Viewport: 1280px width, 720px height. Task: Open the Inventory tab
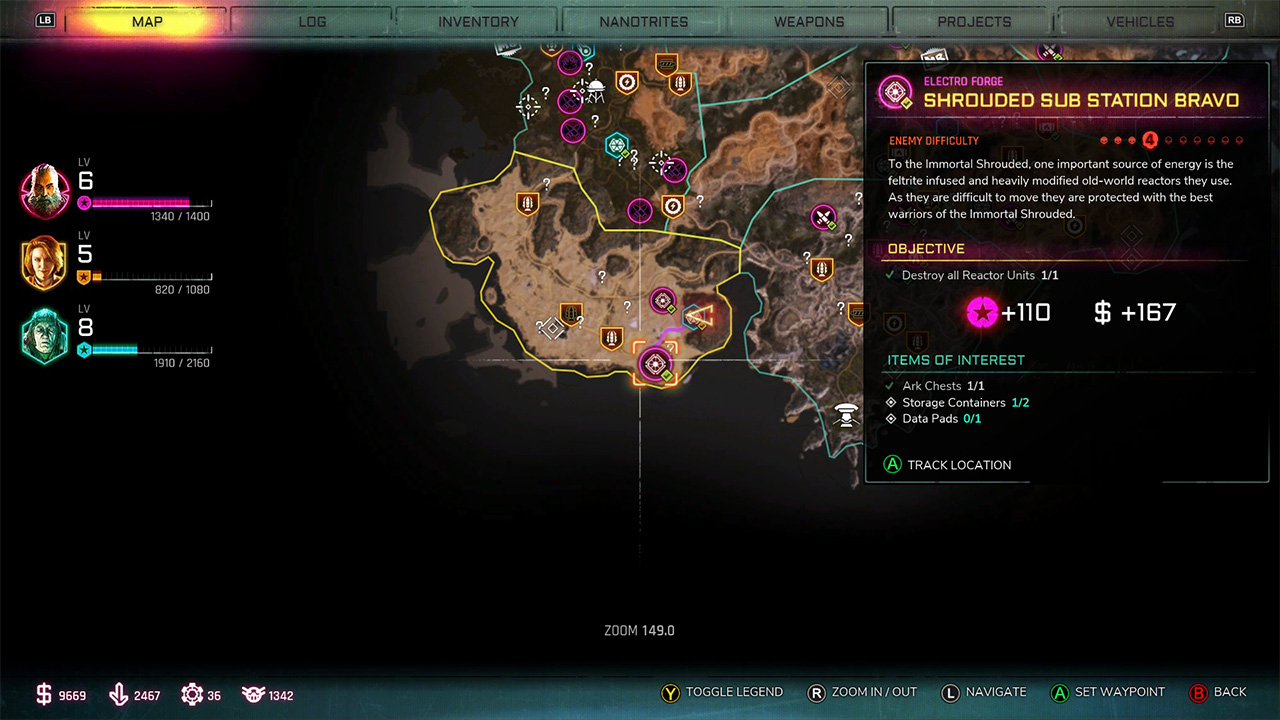tap(478, 21)
